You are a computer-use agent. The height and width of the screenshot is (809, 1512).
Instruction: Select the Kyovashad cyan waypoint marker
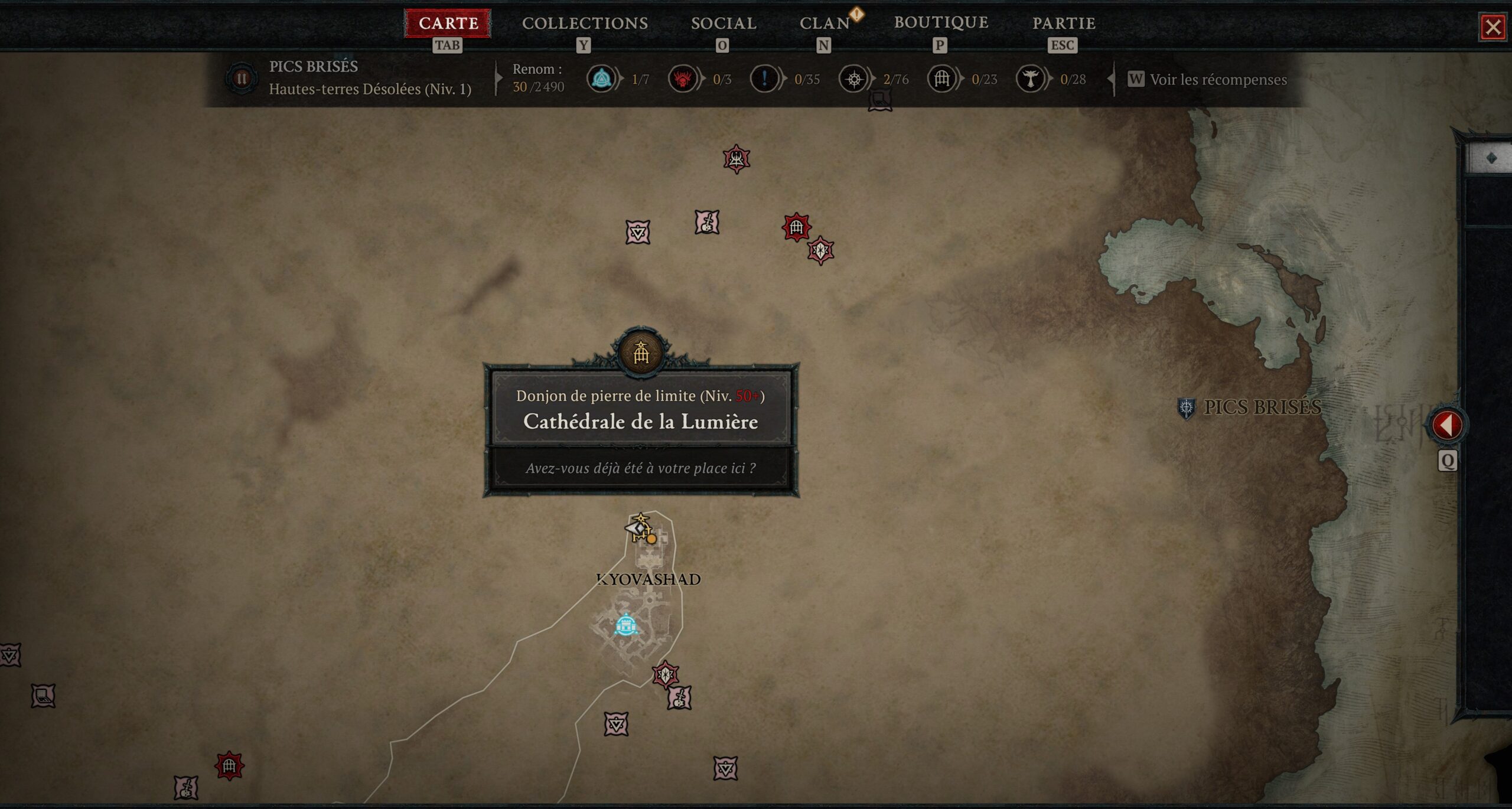point(625,625)
